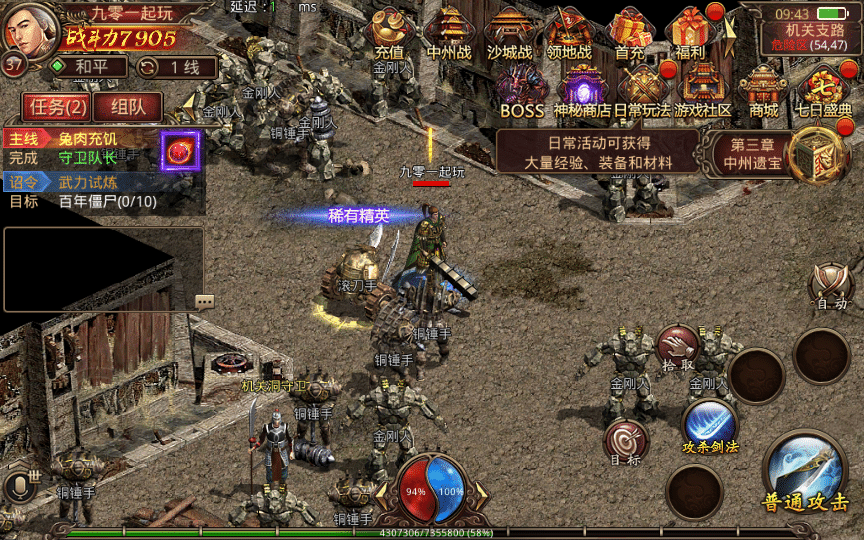864x540 pixels.
Task: Open the 中州战 event icon
Action: (x=449, y=33)
